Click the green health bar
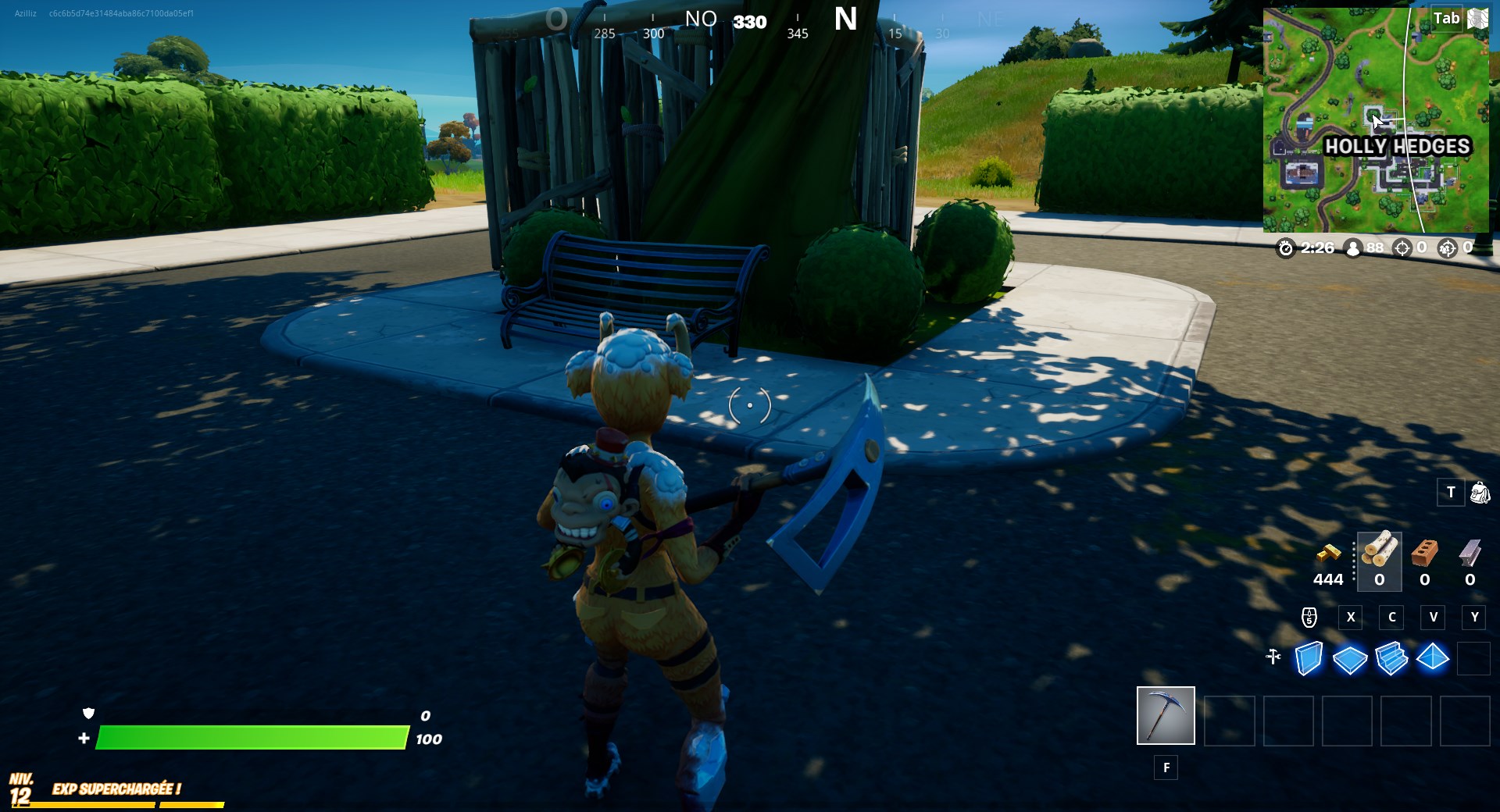 [250, 737]
